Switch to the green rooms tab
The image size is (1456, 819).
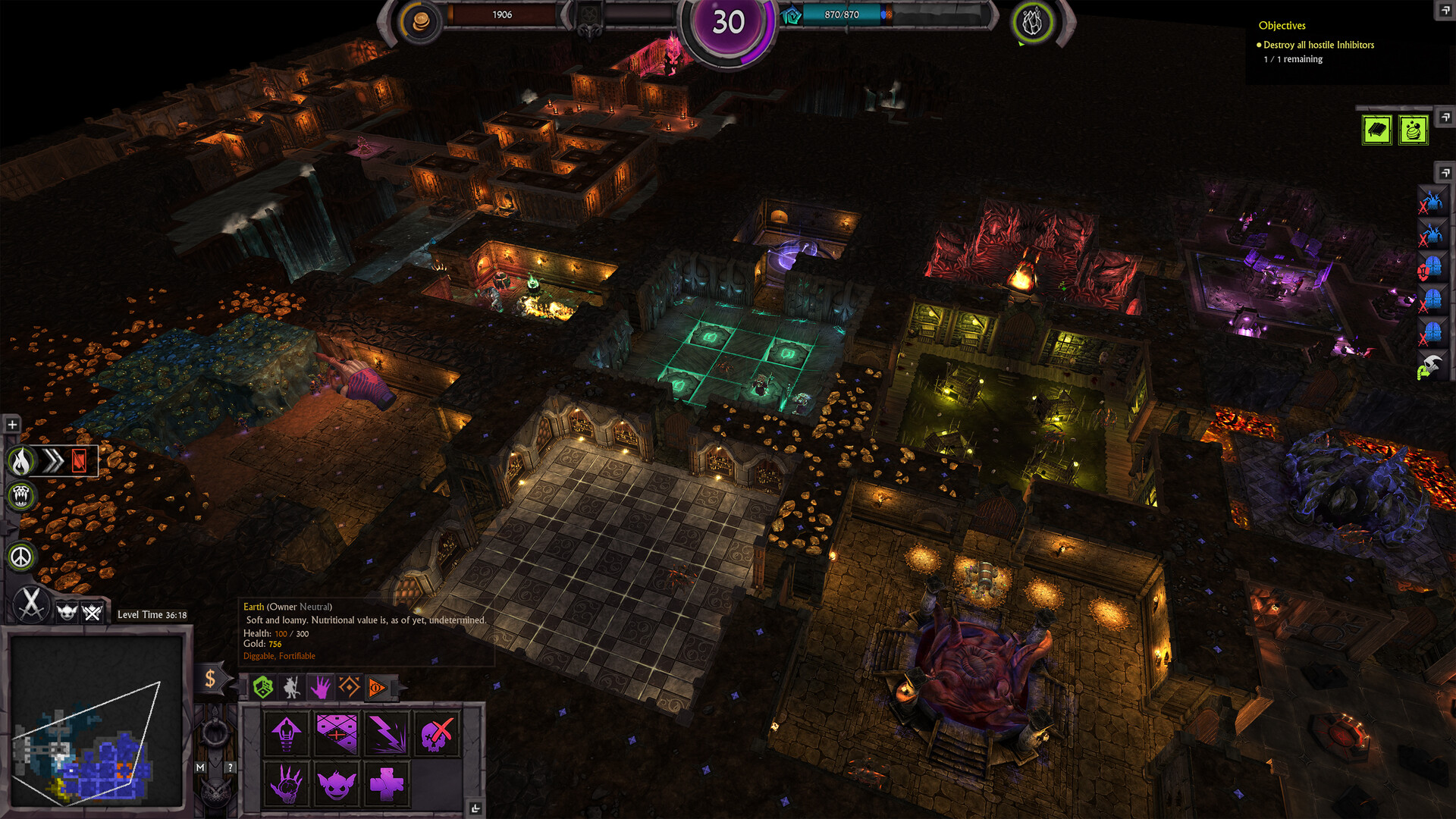click(x=262, y=687)
